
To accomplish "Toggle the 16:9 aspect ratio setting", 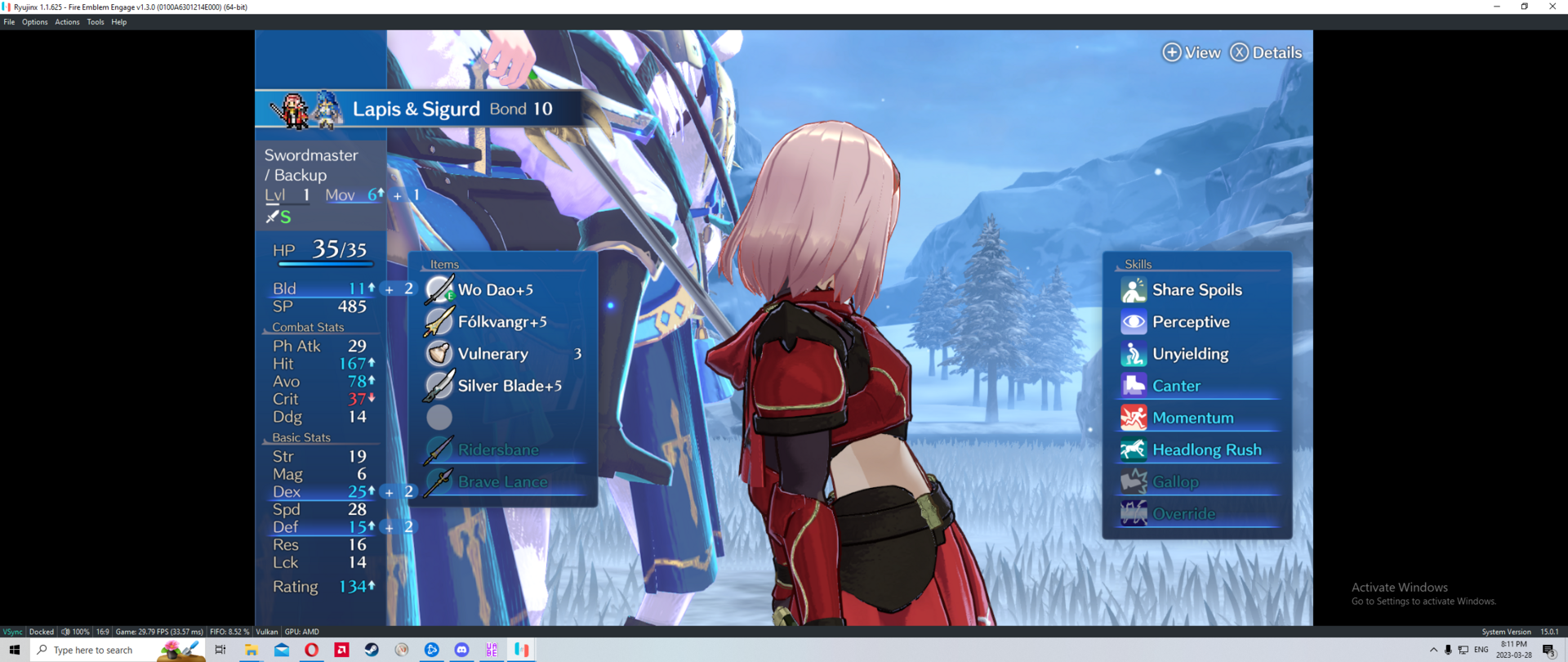I will 102,631.
